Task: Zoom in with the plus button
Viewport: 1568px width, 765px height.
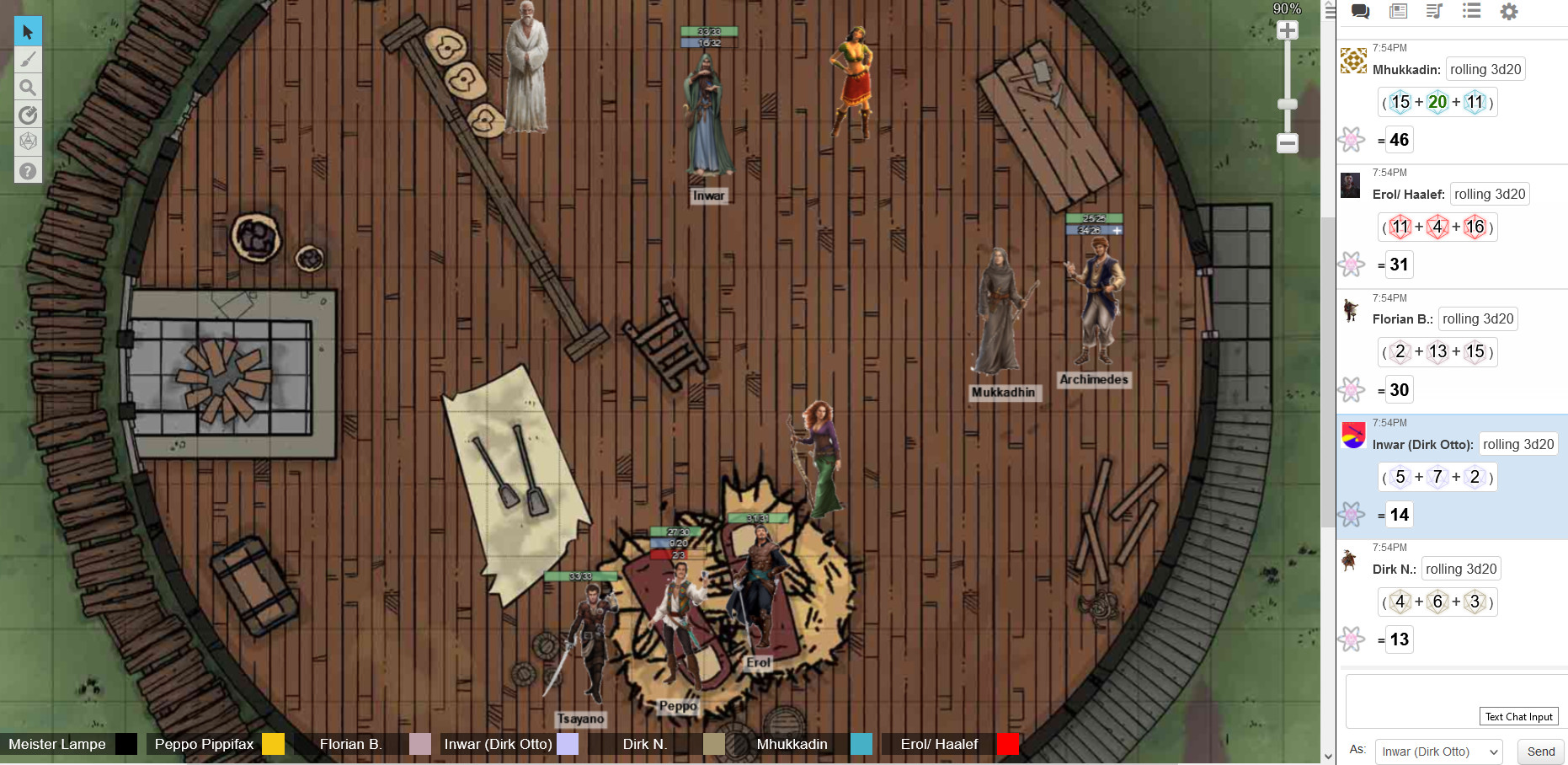Action: point(1287,31)
